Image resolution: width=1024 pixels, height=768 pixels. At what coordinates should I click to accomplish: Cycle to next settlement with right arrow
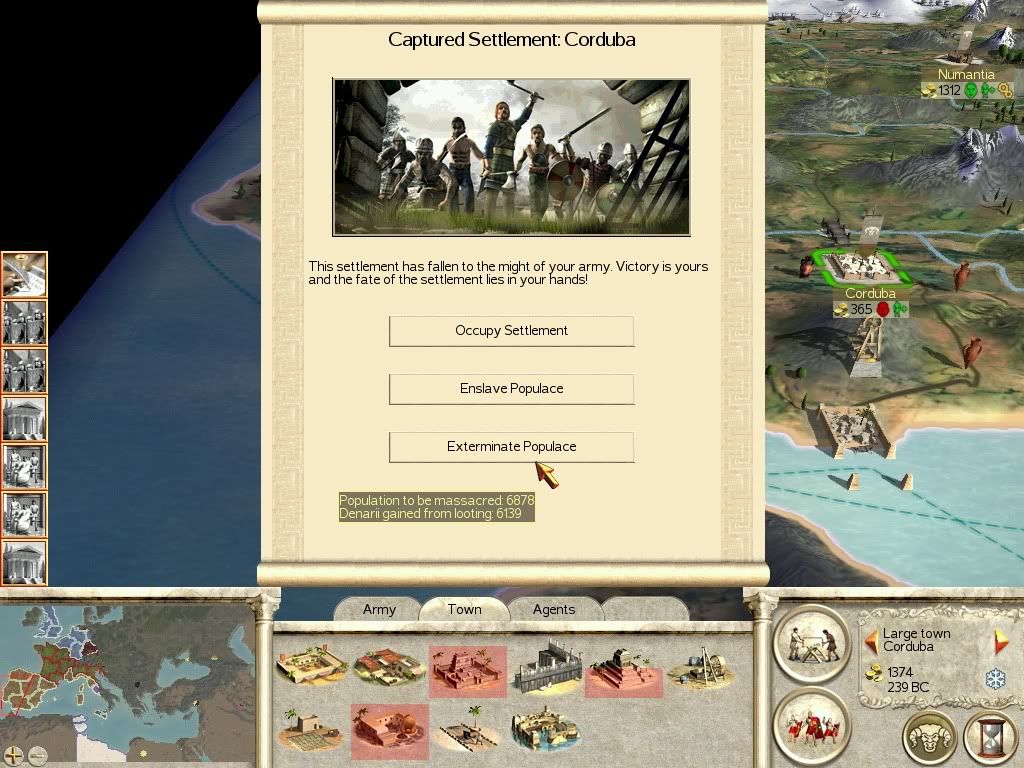[1000, 640]
